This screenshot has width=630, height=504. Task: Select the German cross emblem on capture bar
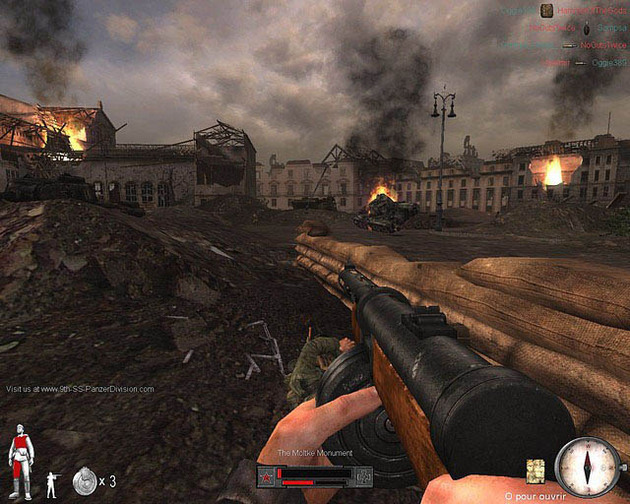point(364,475)
